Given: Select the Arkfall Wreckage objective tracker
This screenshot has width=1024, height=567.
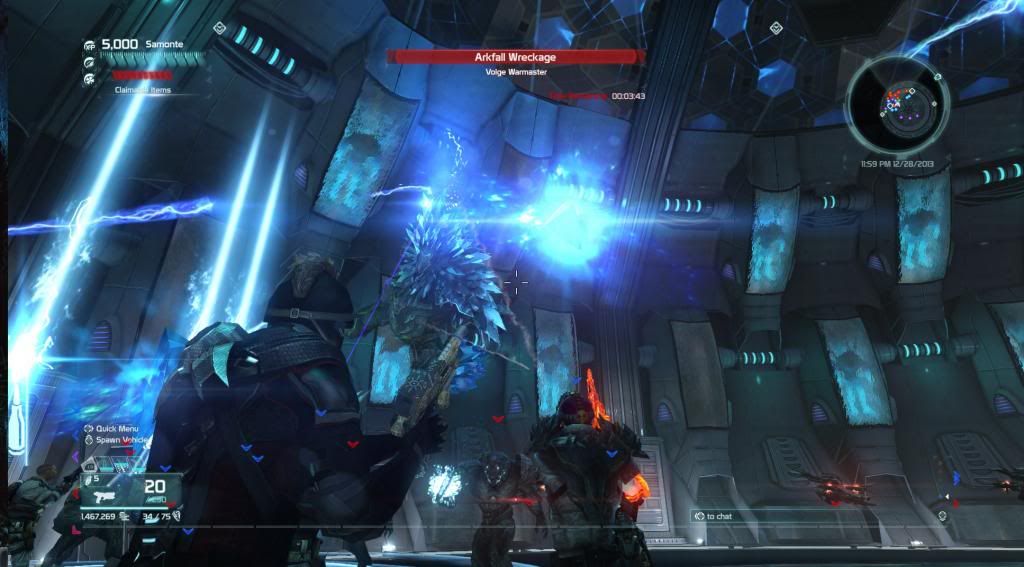Looking at the screenshot, I should coord(515,58).
